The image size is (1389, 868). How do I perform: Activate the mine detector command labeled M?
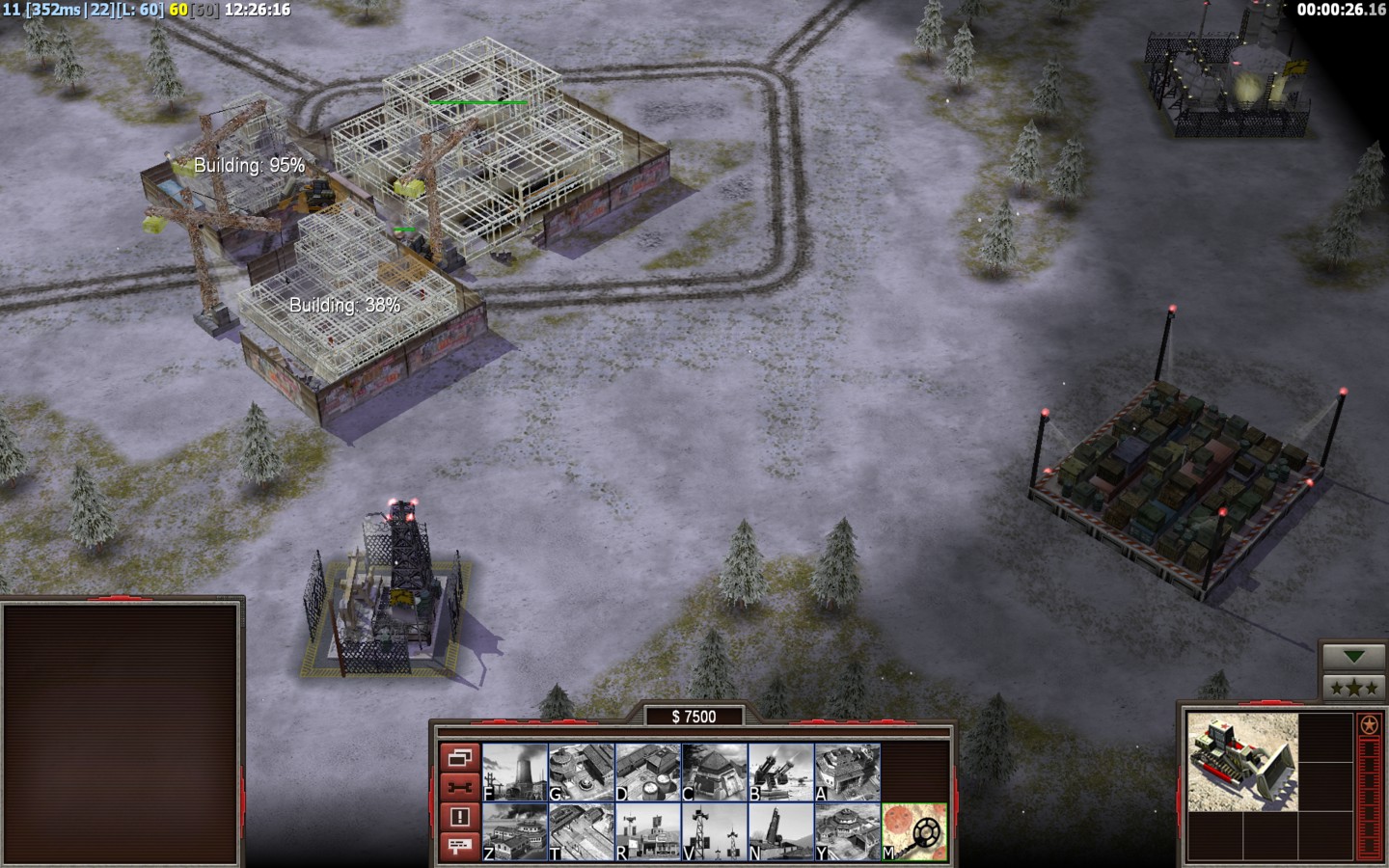coord(914,832)
